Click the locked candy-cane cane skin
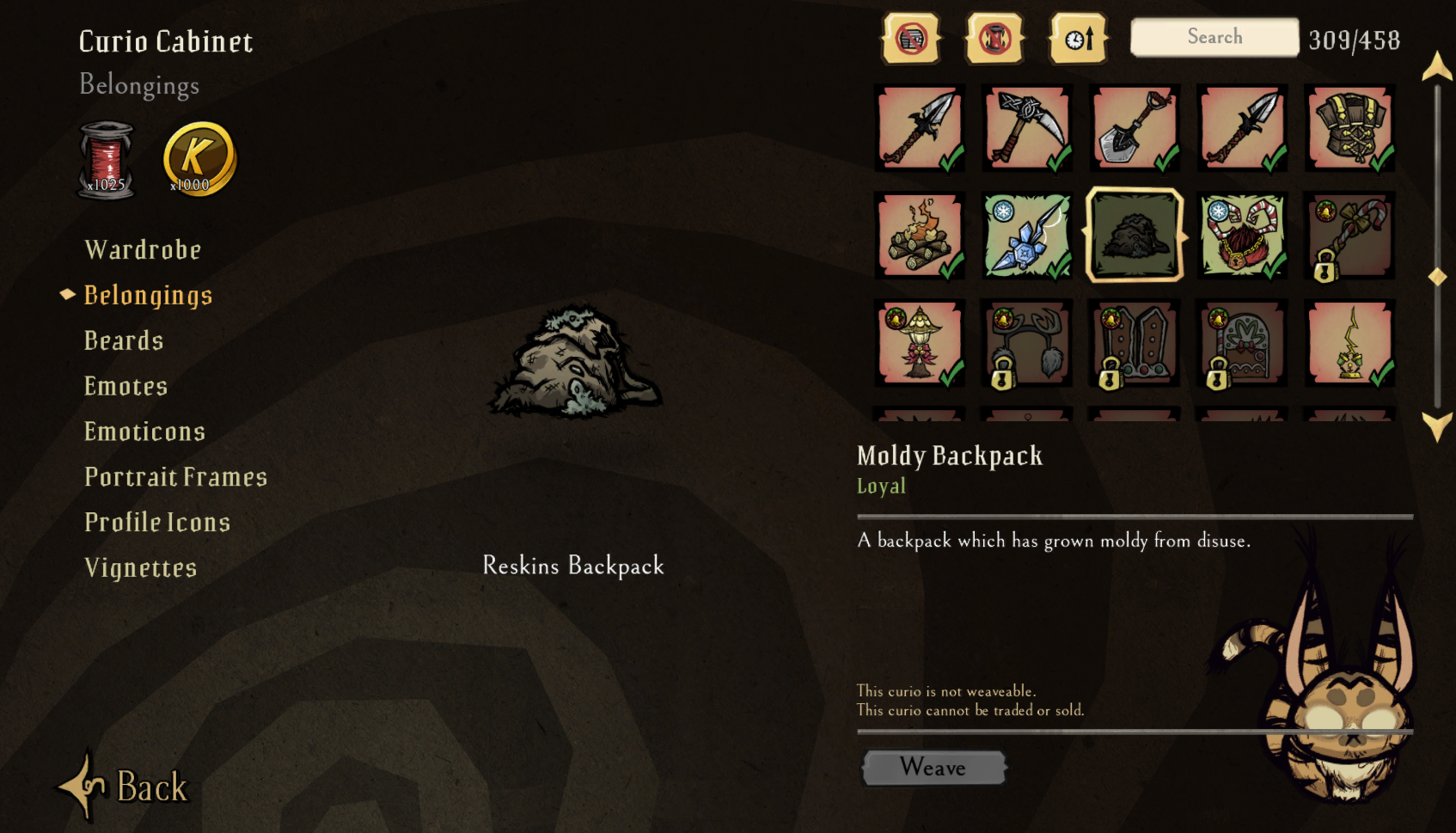1456x833 pixels. click(x=1349, y=236)
